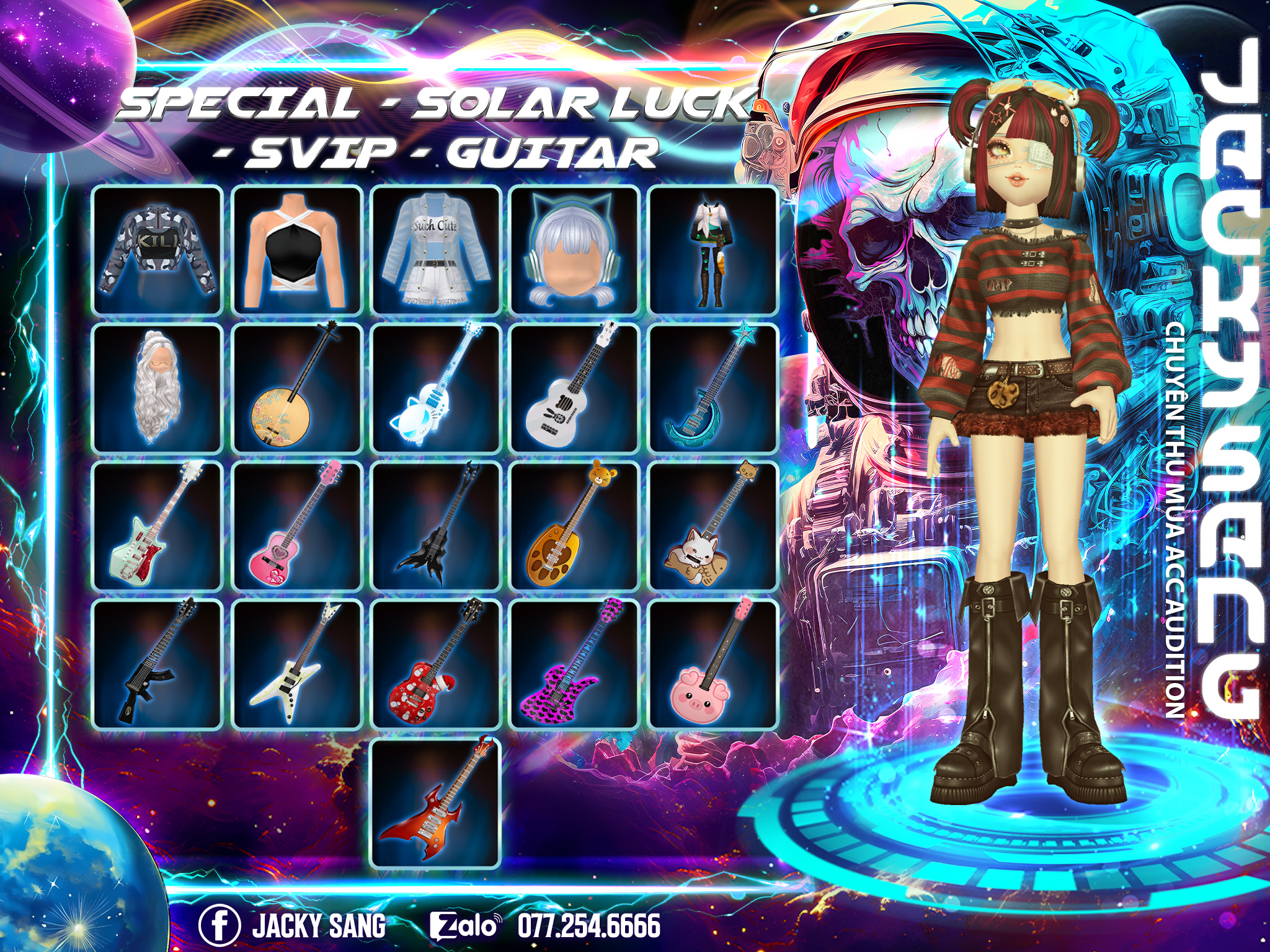
Task: Pick the light blue Such Cute outfit
Action: click(x=436, y=250)
